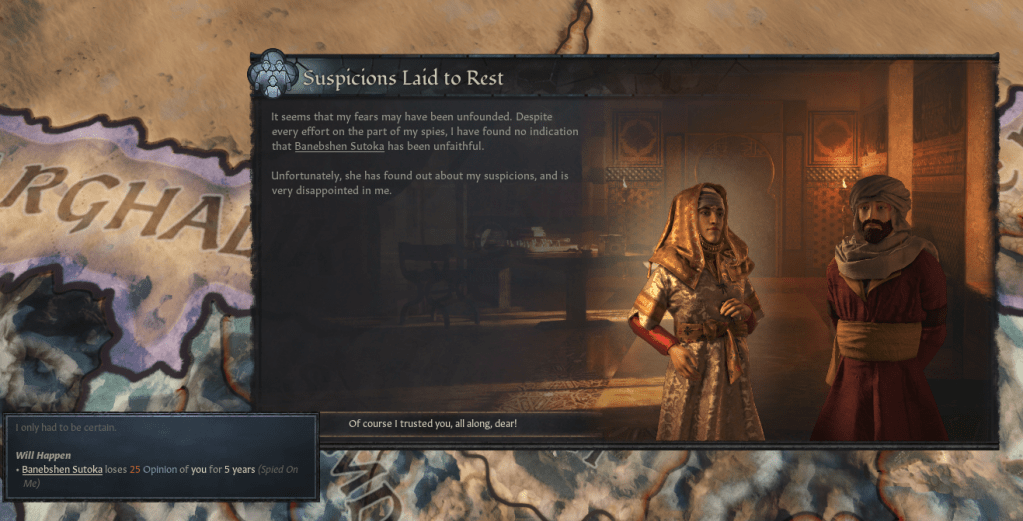Click Banebshen Sutoka name in the tooltip
The image size is (1023, 521).
(62, 469)
